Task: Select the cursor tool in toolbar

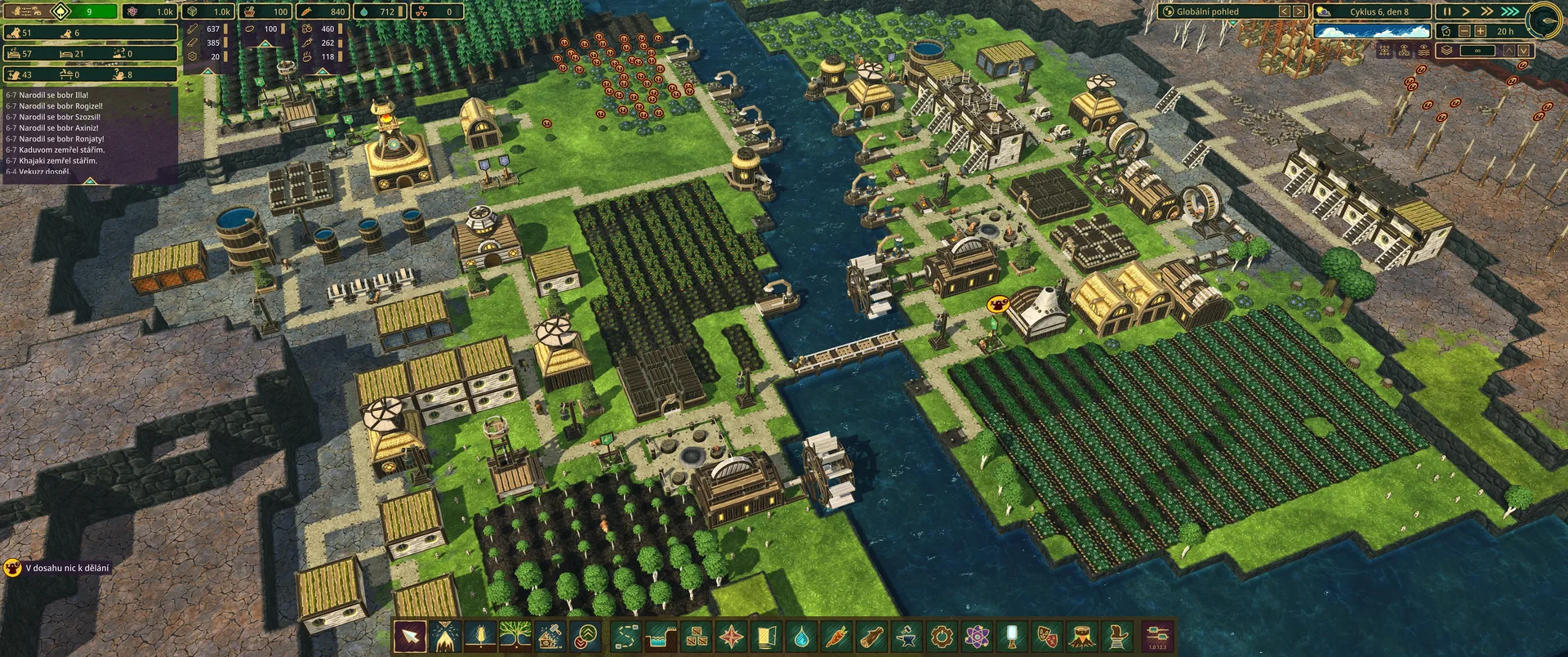Action: pos(410,636)
